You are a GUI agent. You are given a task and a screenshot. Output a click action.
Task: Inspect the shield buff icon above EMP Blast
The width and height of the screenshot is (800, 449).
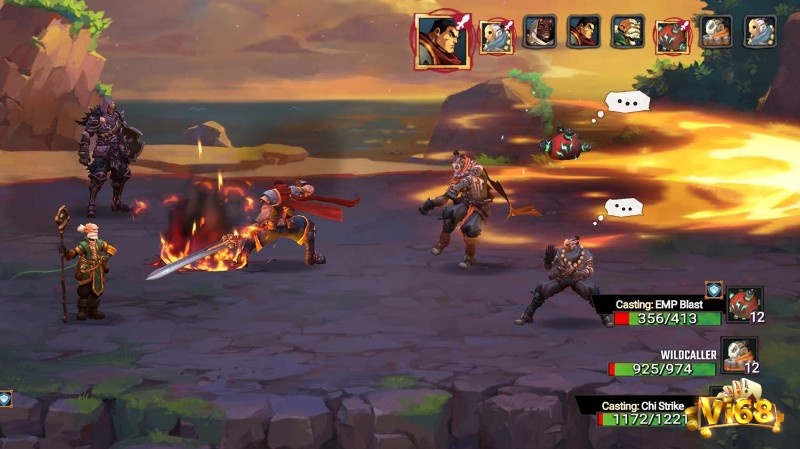click(x=713, y=289)
